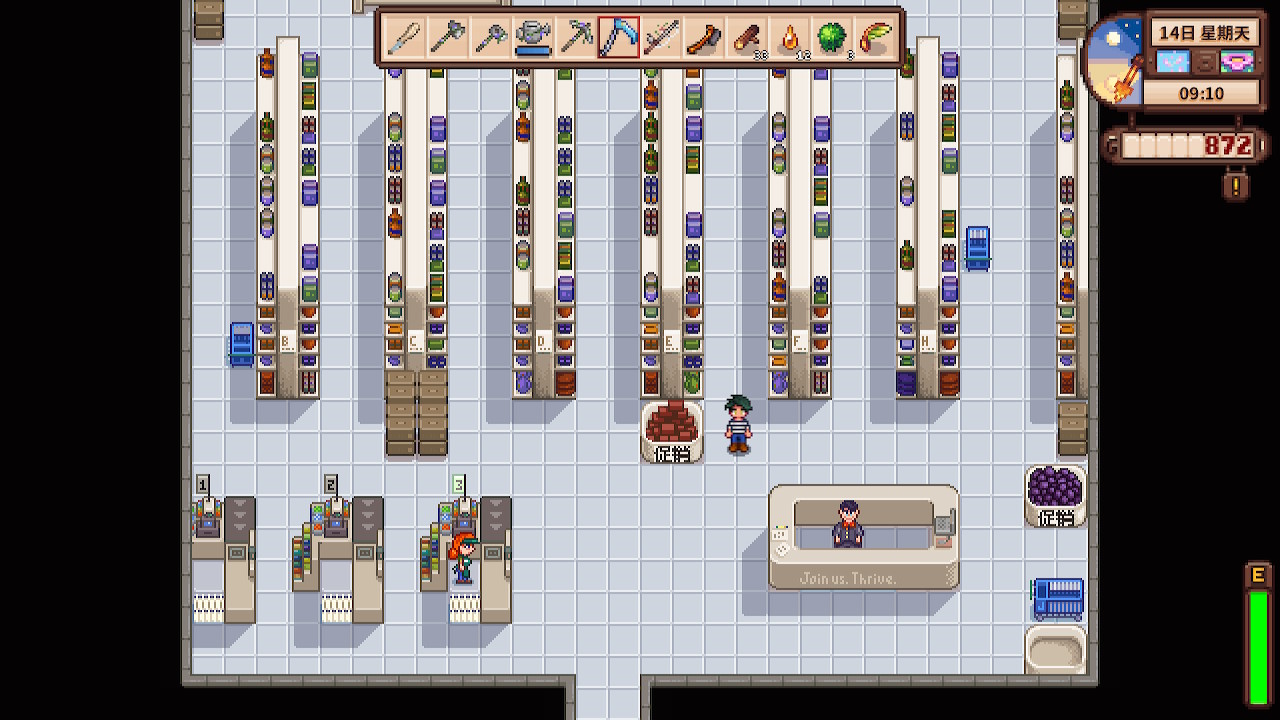Pick the torch stack of 12
Viewport: 1280px width, 720px height.
tap(790, 38)
